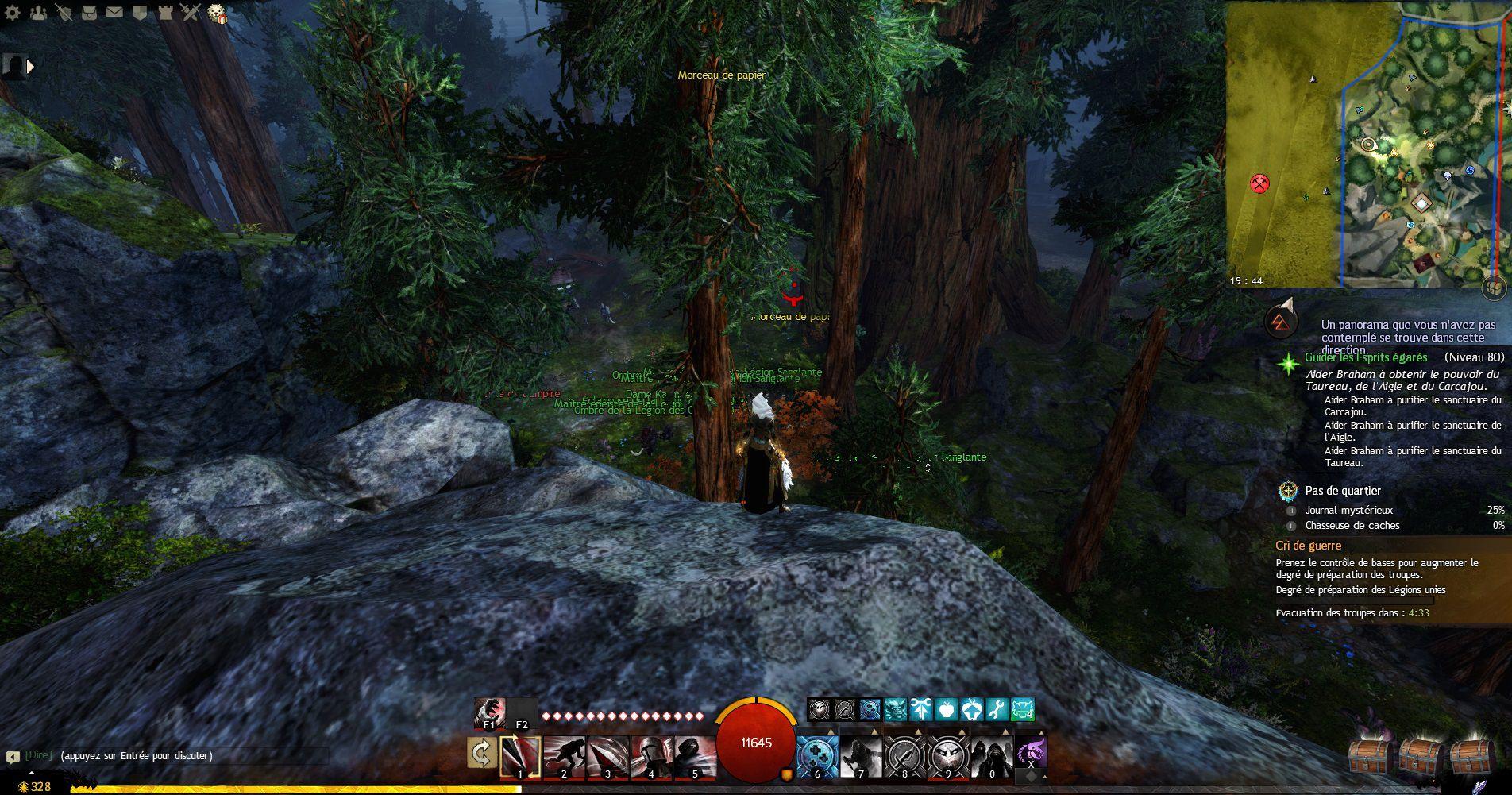Use the F1 steal profession skill

[x=489, y=713]
